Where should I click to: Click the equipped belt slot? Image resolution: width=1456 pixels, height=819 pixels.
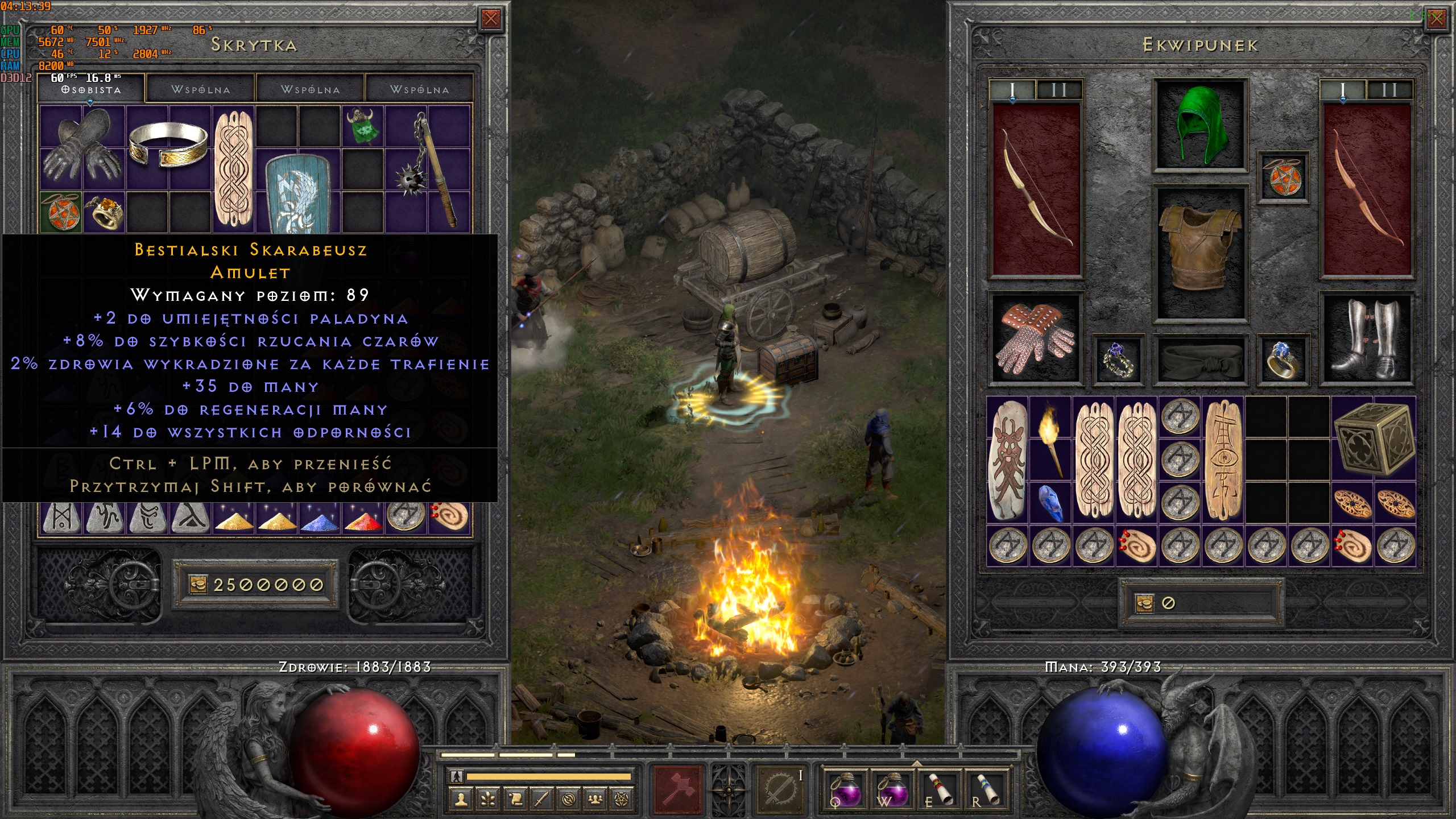(x=1200, y=359)
